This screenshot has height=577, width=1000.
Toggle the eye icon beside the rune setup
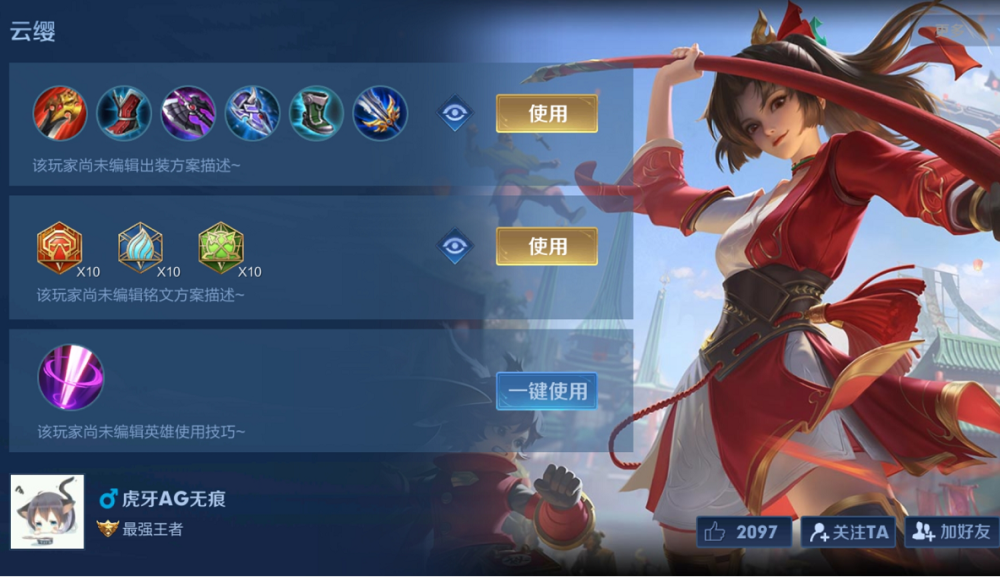click(455, 246)
